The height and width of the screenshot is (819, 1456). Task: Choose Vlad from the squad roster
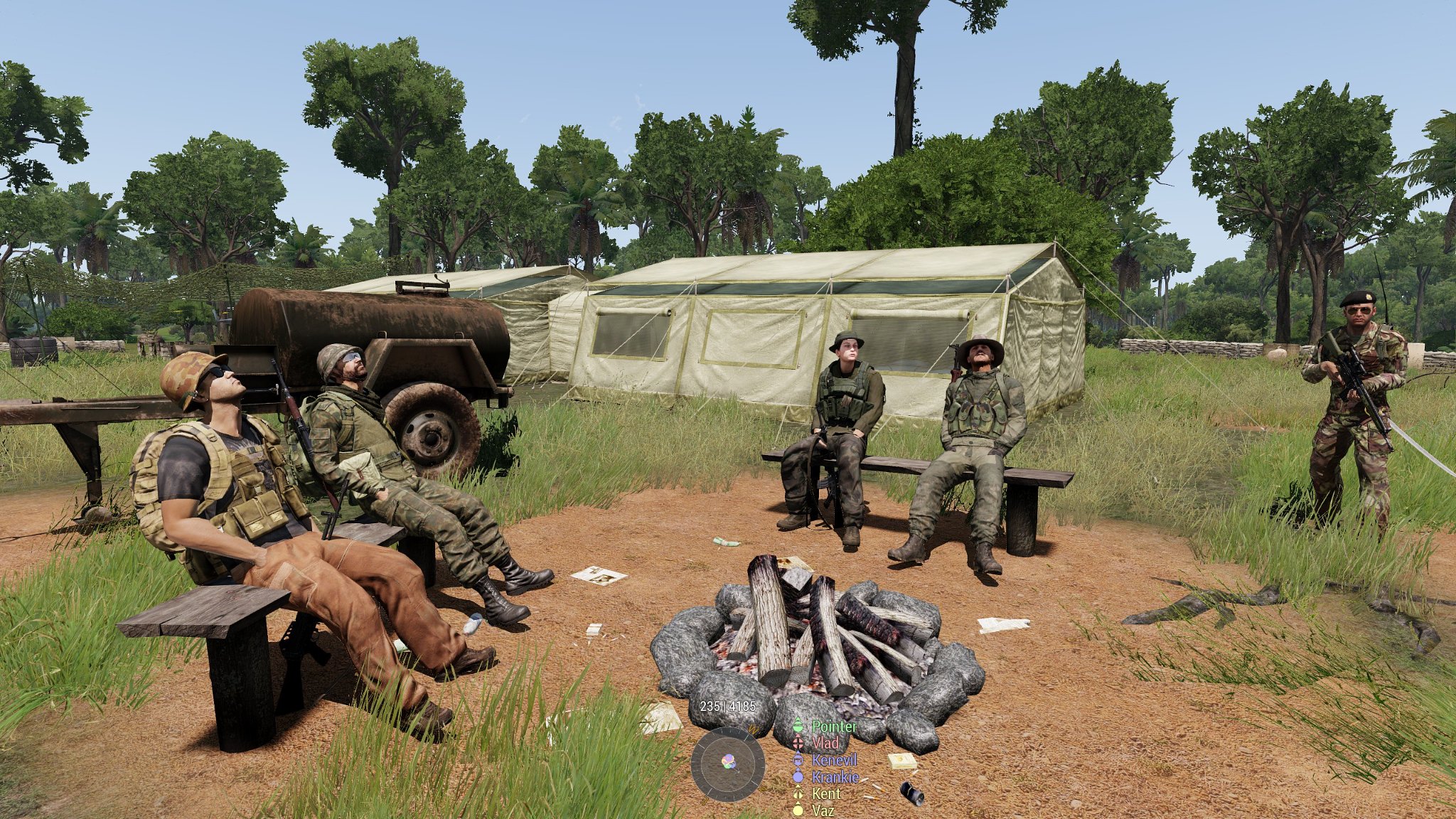click(825, 743)
